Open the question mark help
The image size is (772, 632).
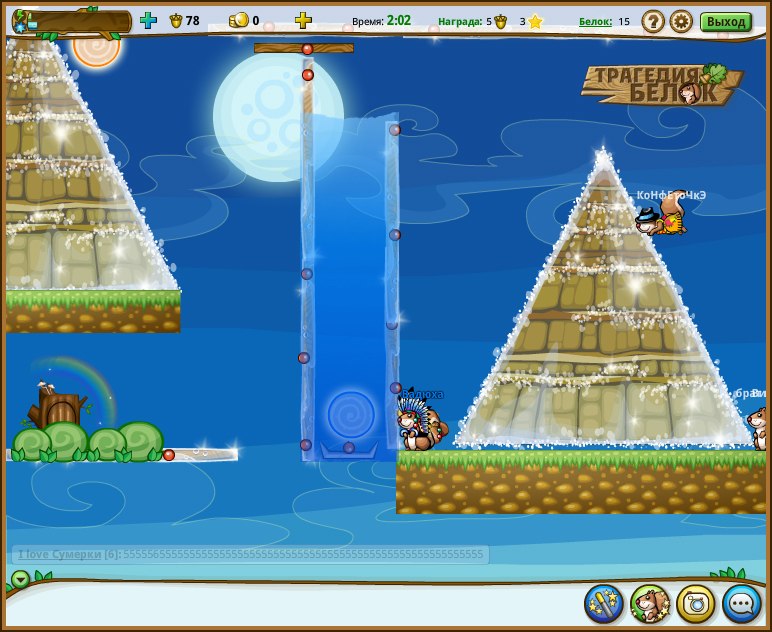pos(653,21)
